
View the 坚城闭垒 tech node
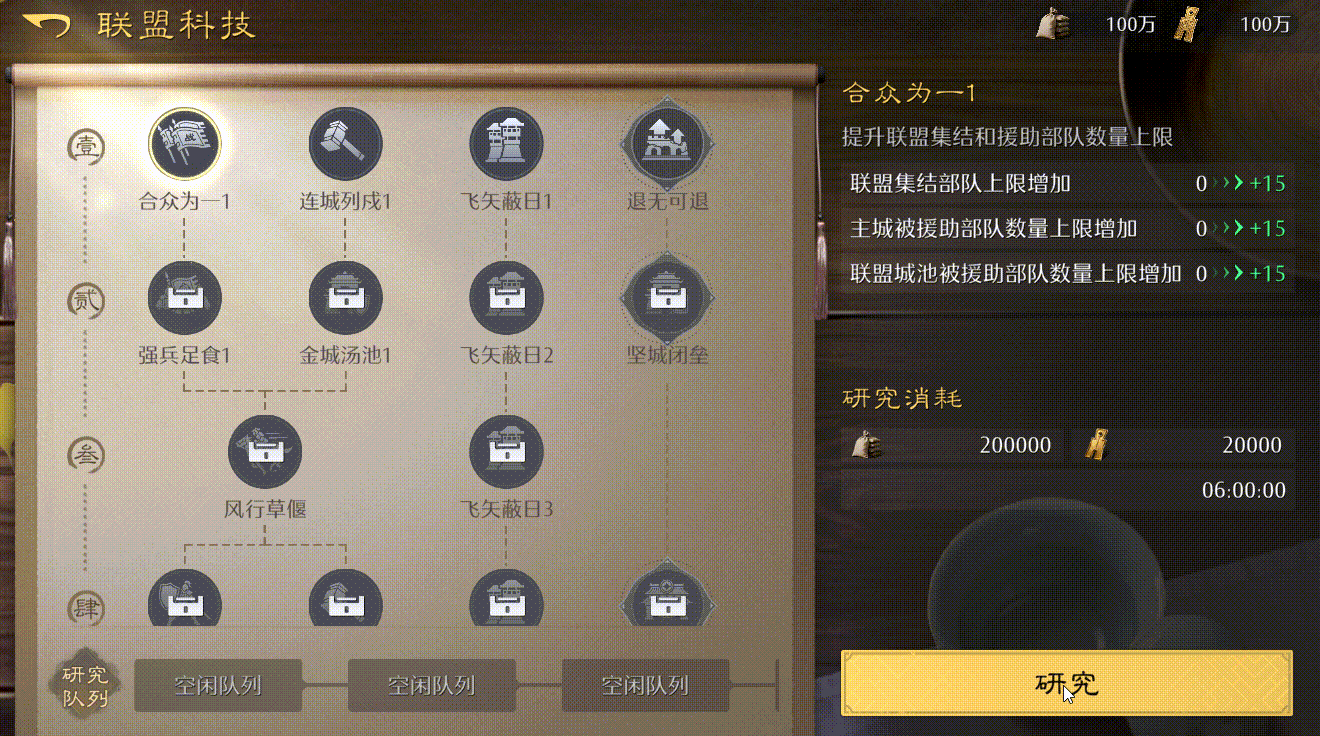(667, 297)
